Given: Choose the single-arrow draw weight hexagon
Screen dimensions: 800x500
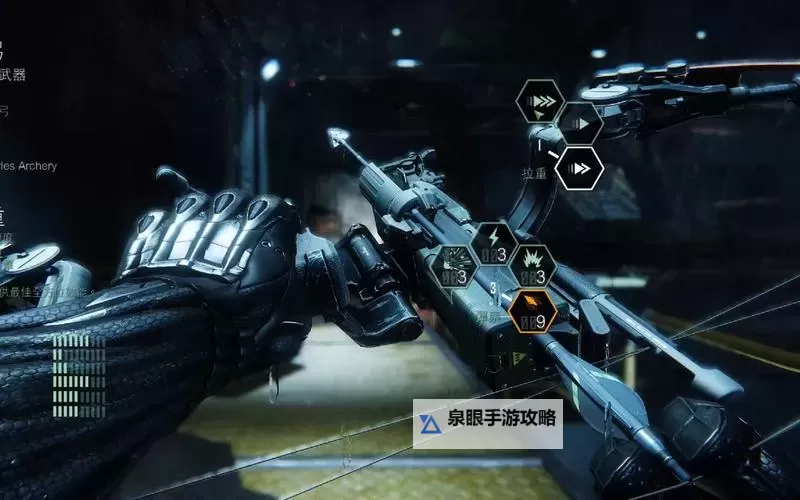Looking at the screenshot, I should tap(579, 124).
